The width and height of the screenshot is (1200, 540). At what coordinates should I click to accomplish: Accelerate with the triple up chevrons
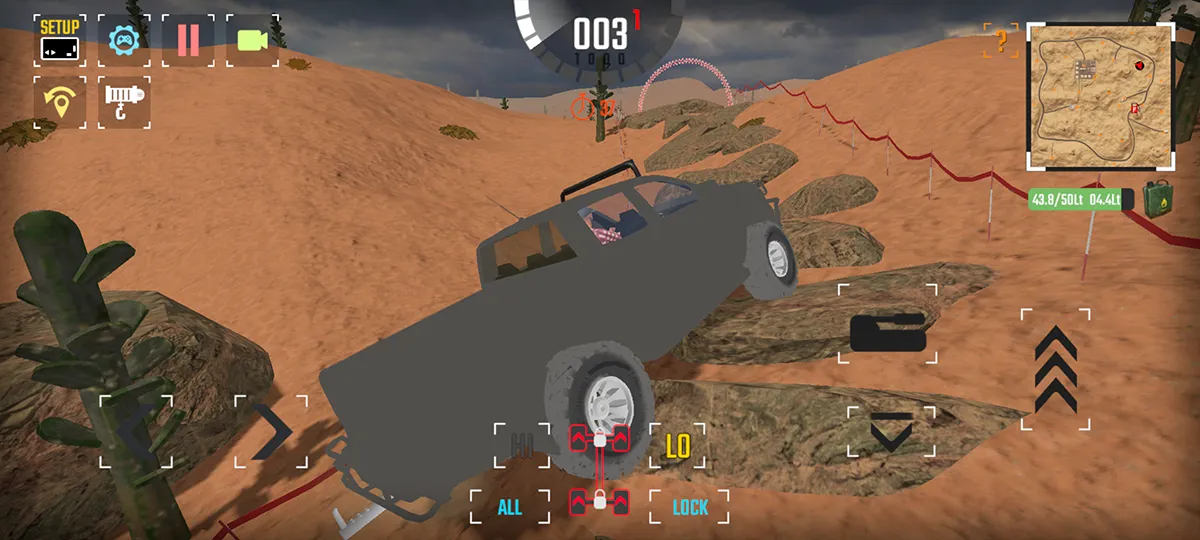(1055, 369)
